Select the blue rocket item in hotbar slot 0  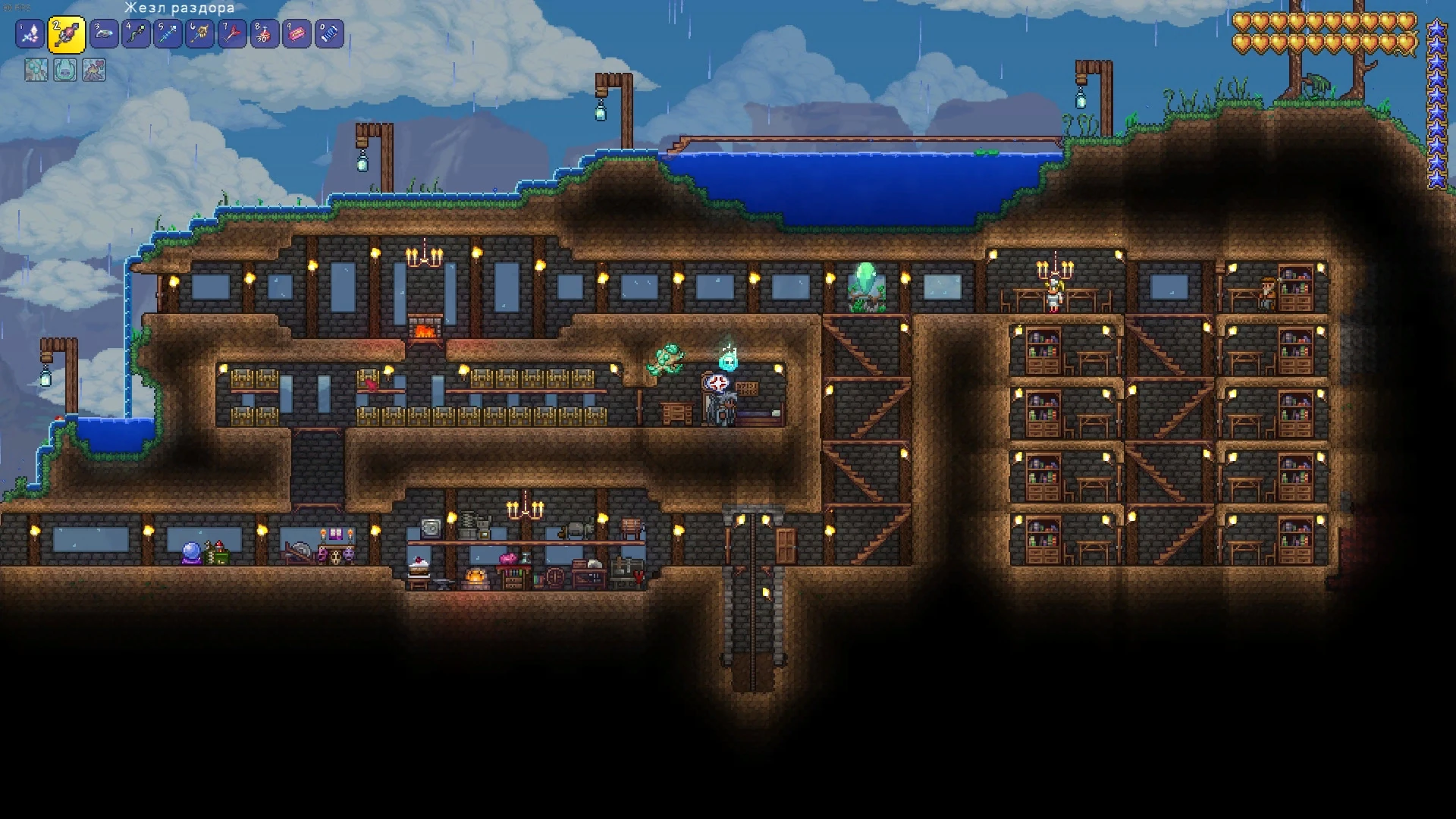327,33
